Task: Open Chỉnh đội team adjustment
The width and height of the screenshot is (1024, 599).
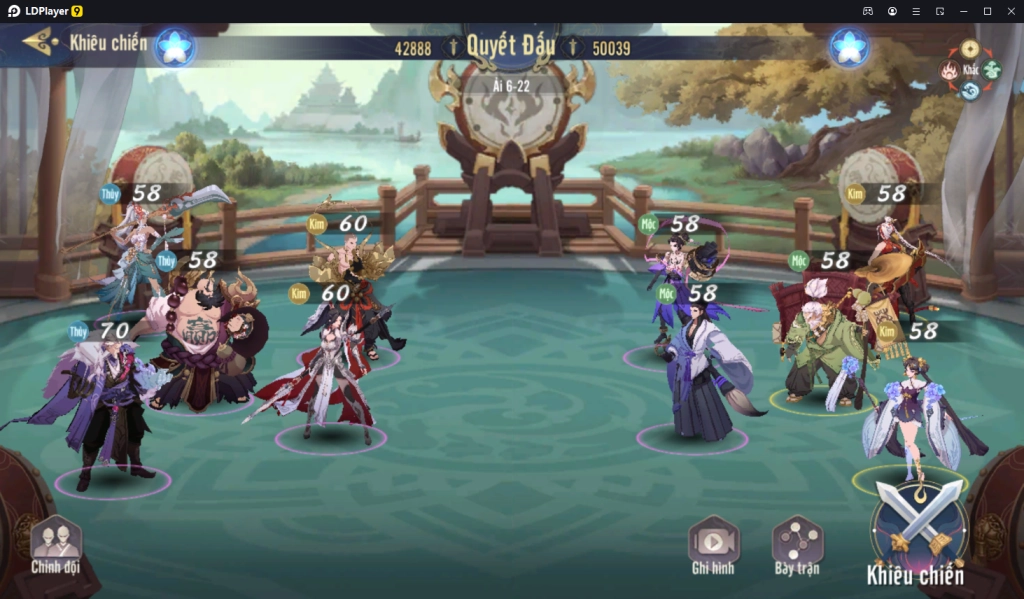Action: (55, 545)
